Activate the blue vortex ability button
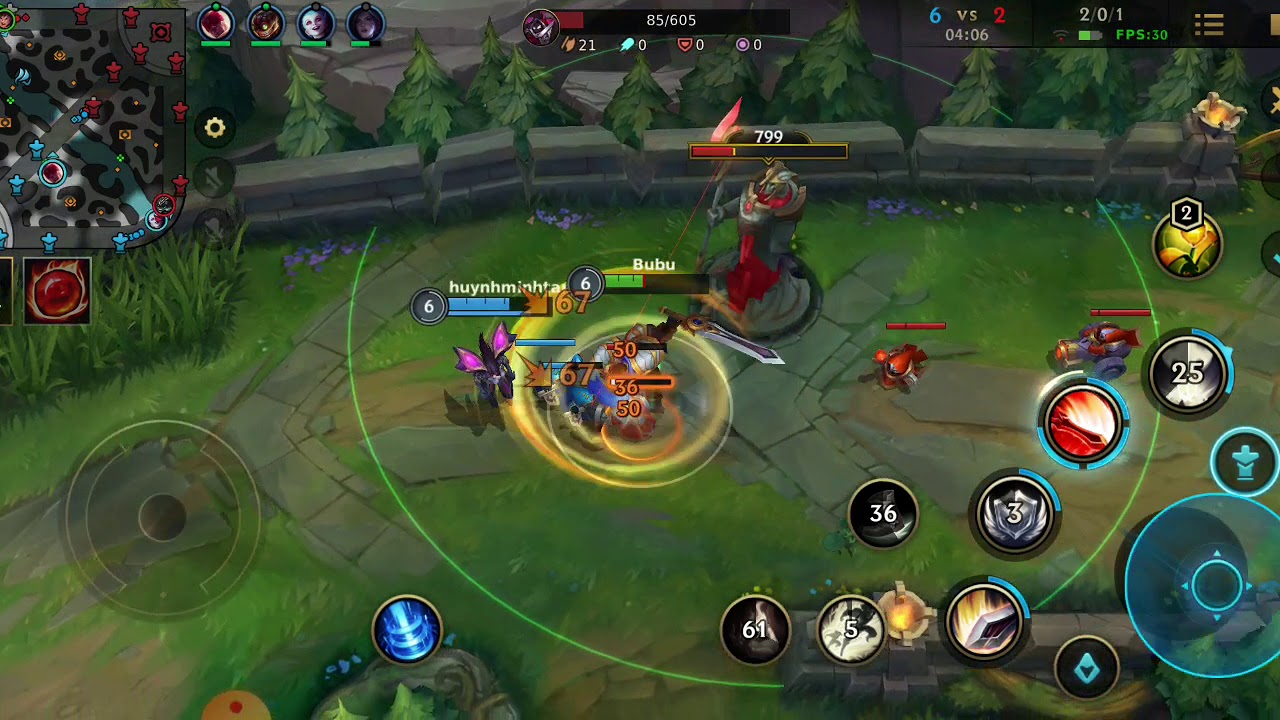This screenshot has width=1280, height=720. click(x=407, y=630)
